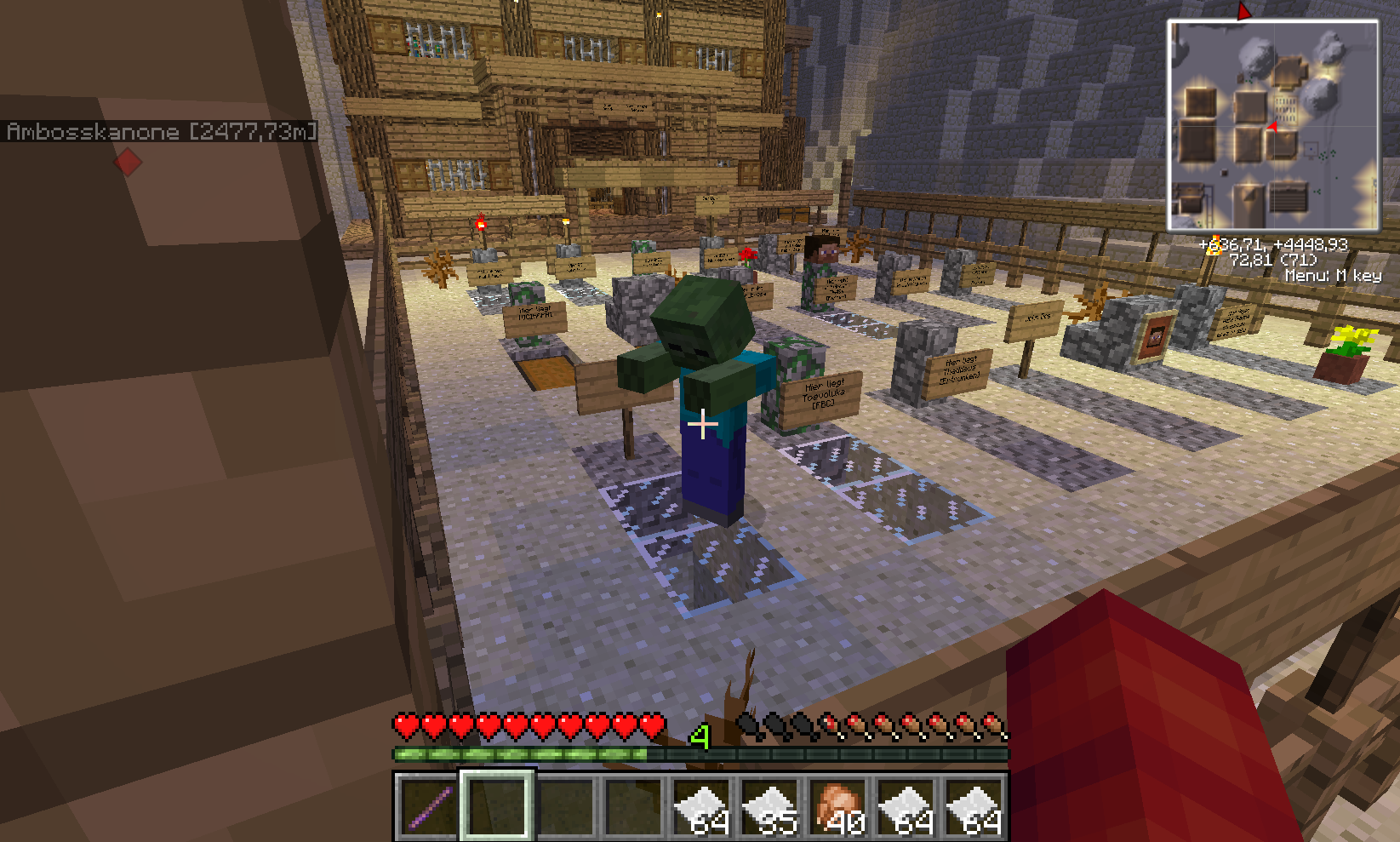1400x842 pixels.
Task: Click the minimap in the corner
Action: pyautogui.click(x=1272, y=126)
